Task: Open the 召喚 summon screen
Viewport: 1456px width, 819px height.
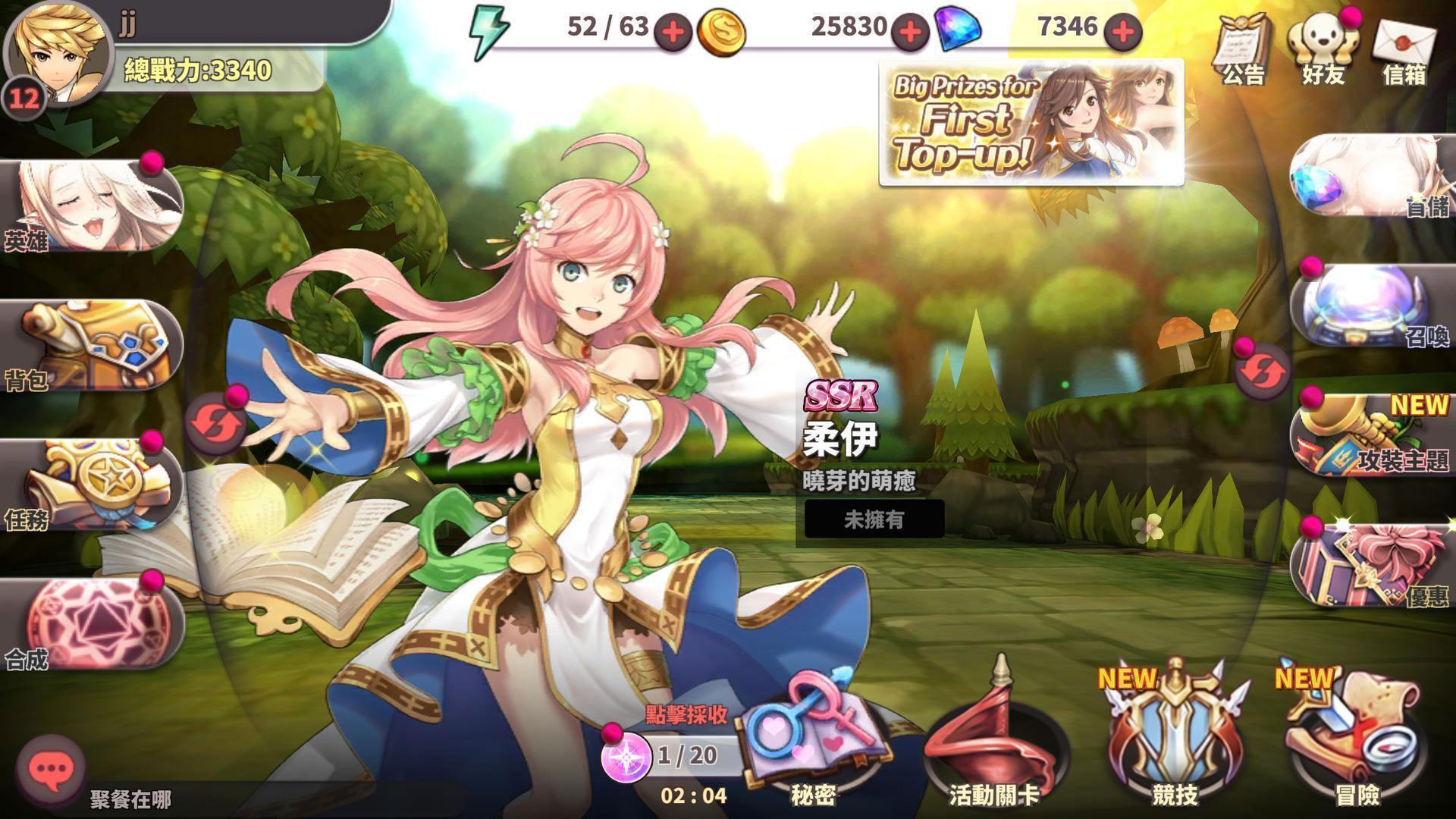Action: (1365, 303)
